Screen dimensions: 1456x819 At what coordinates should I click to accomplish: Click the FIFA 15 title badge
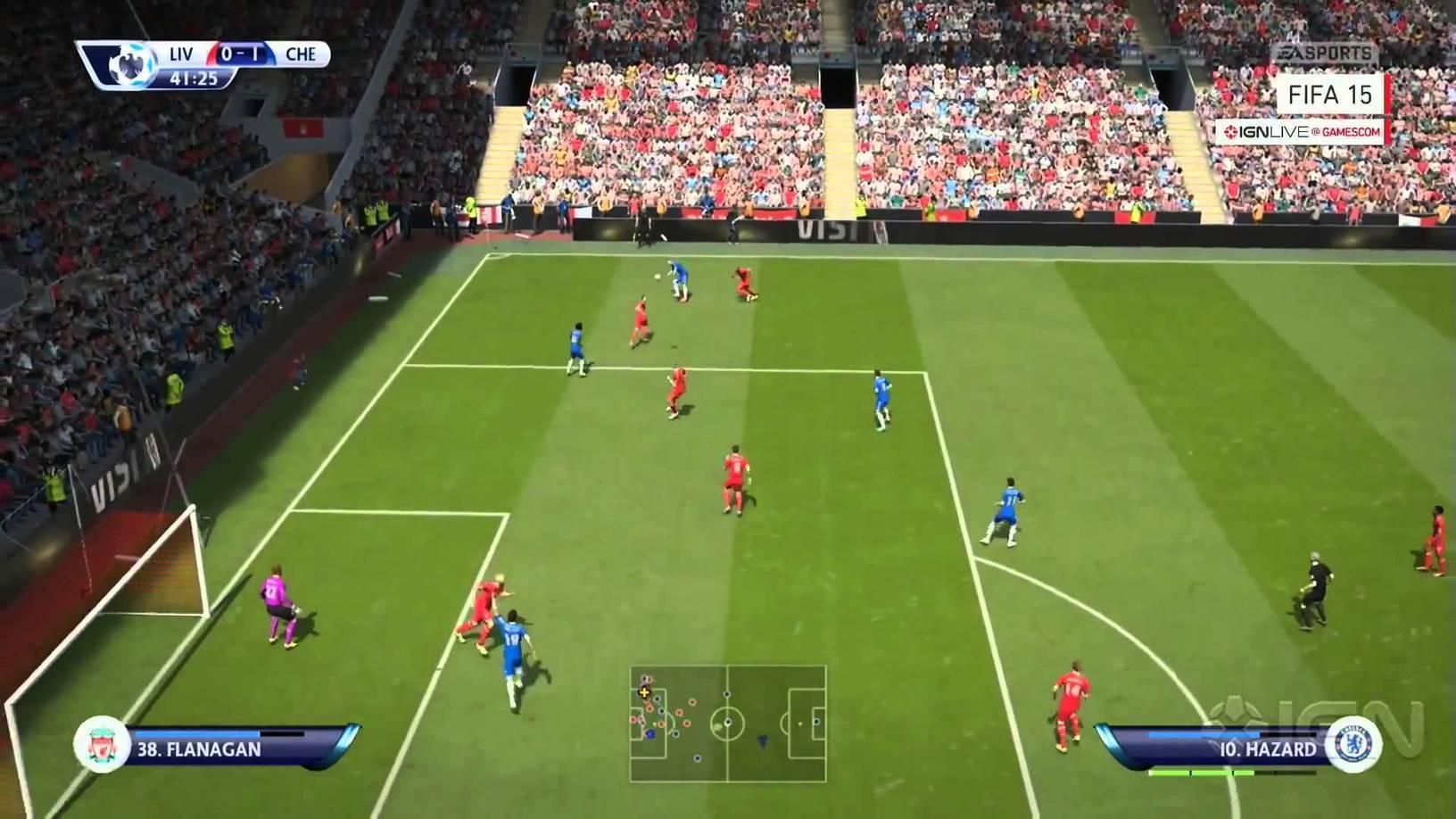tap(1329, 95)
